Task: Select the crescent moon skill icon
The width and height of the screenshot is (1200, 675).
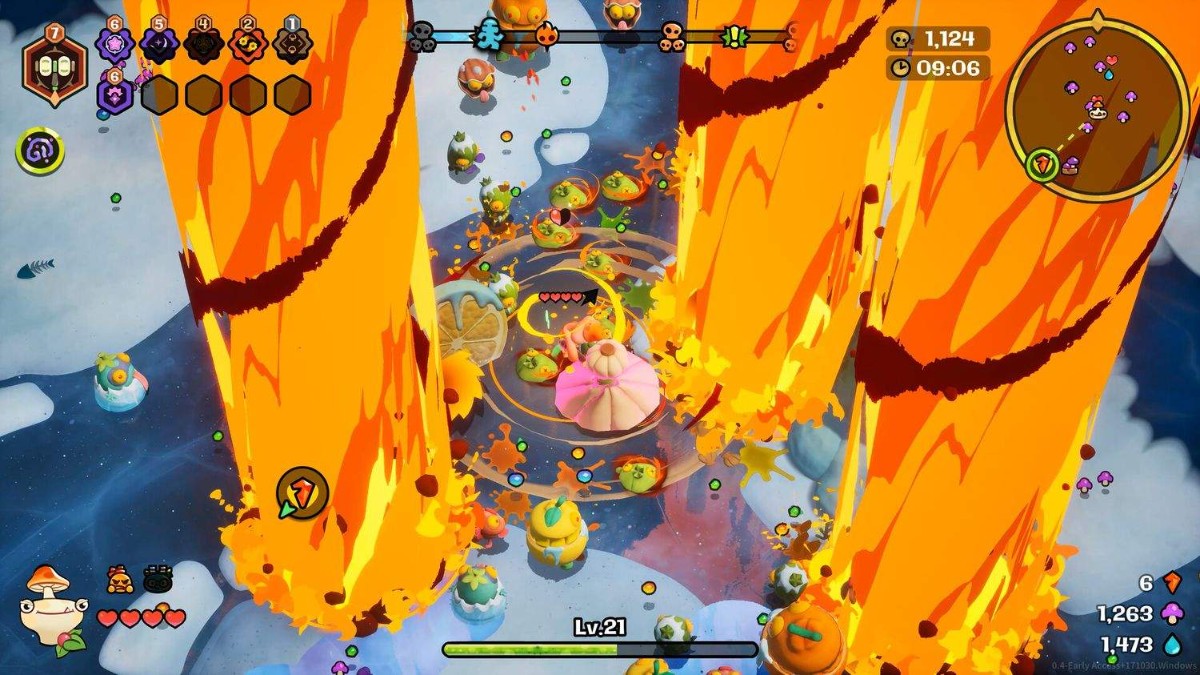Action: [158, 44]
